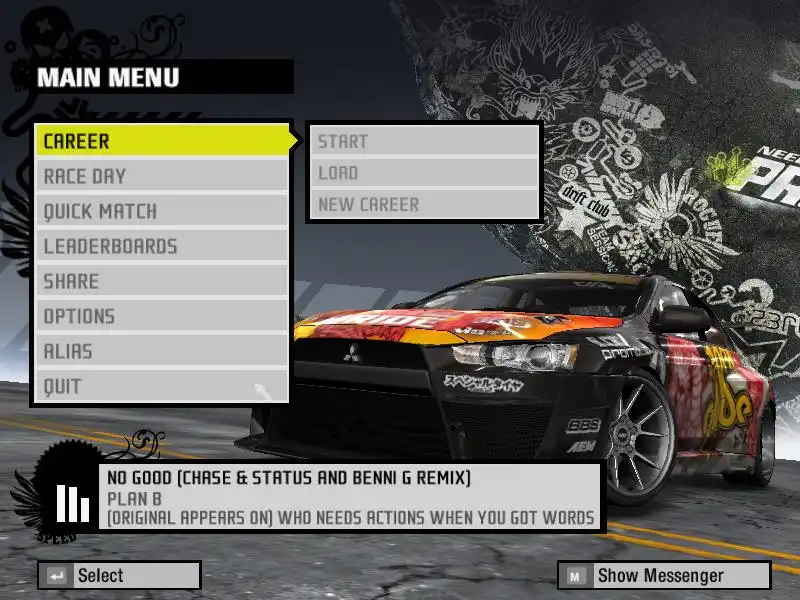Open the Options menu
800x600 pixels.
pyautogui.click(x=162, y=316)
